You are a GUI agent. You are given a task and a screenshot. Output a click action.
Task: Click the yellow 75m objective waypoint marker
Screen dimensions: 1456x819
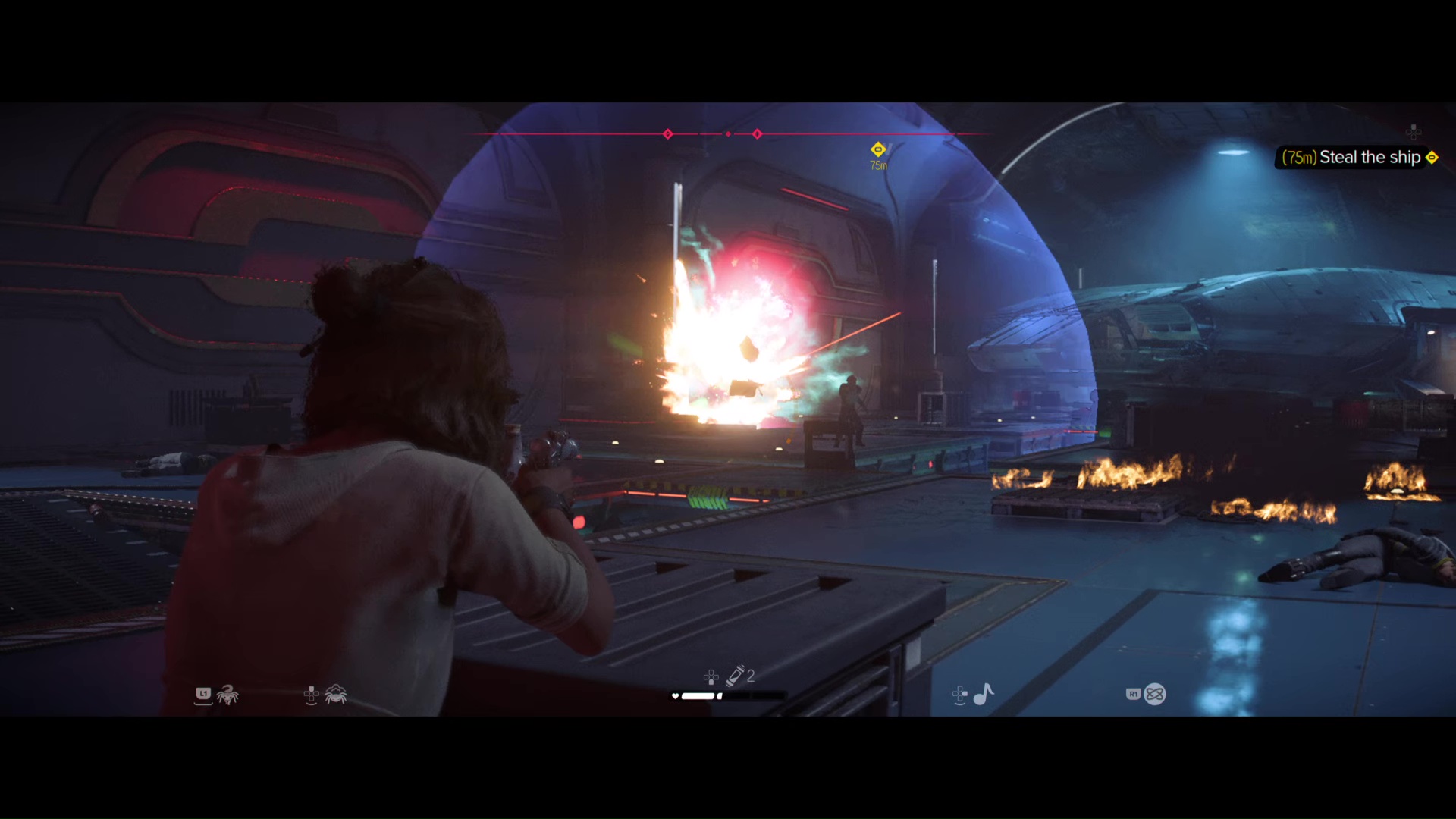(877, 149)
